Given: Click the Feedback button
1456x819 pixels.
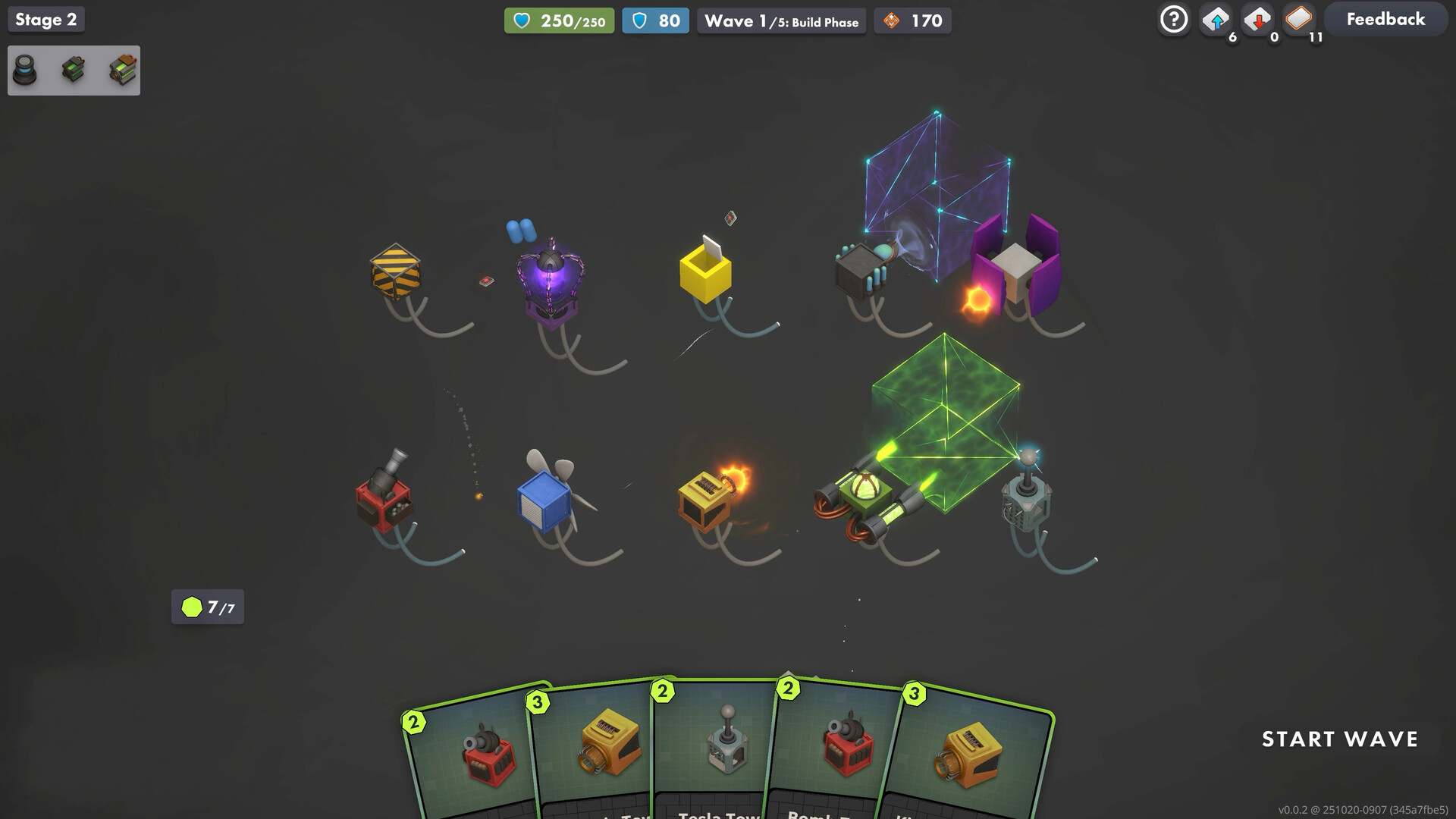Looking at the screenshot, I should (x=1385, y=19).
